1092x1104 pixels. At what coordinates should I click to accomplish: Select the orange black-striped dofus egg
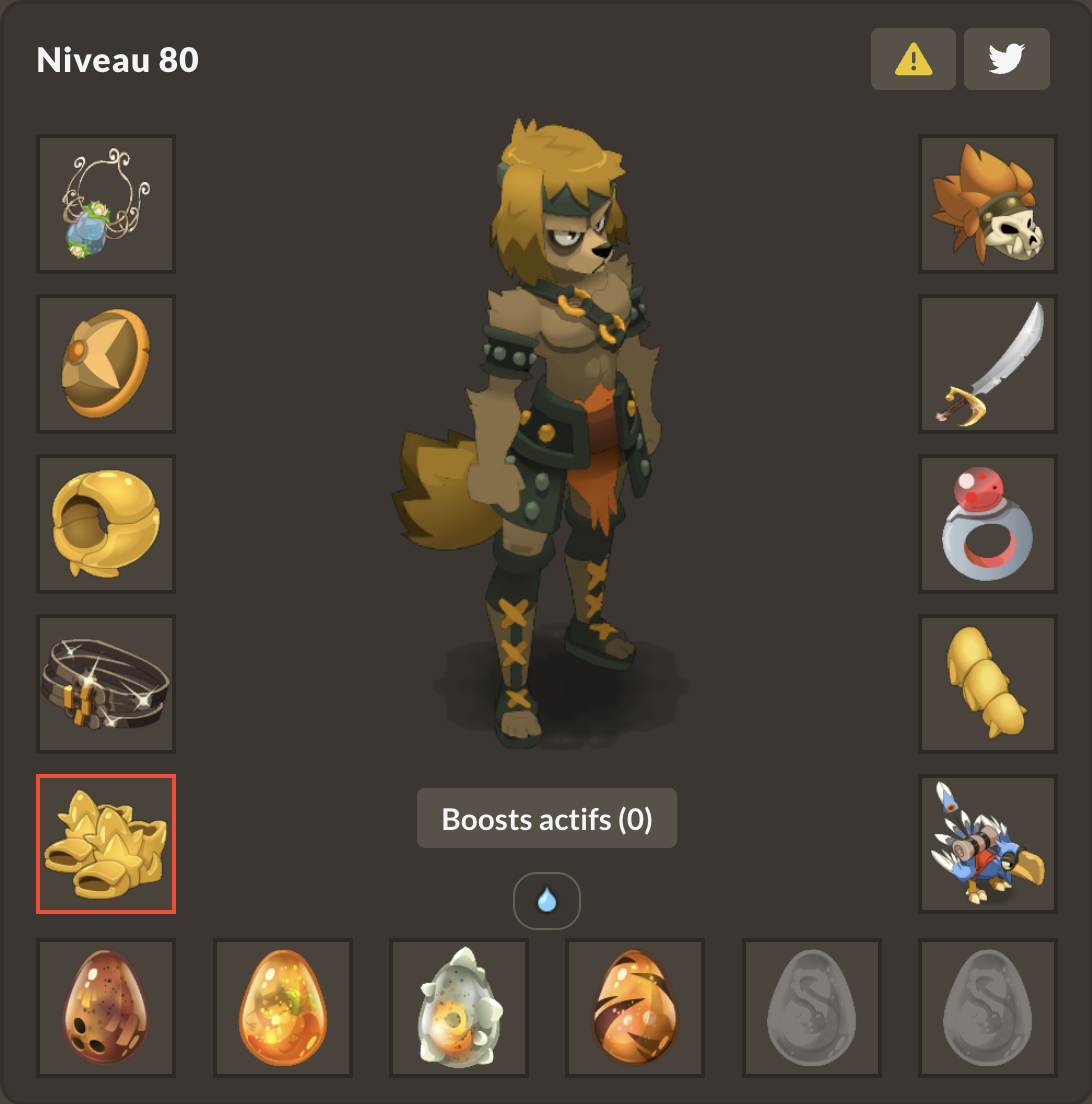coord(635,1008)
